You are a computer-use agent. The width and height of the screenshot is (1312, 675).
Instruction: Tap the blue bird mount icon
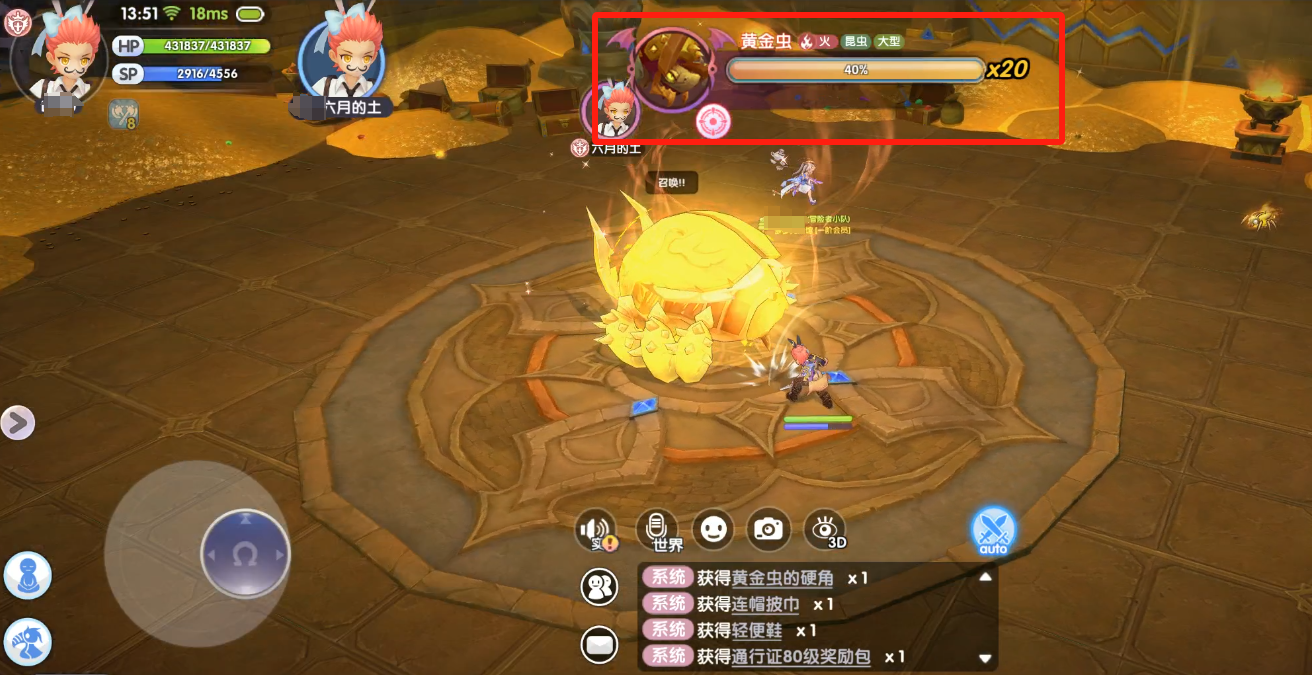28,643
